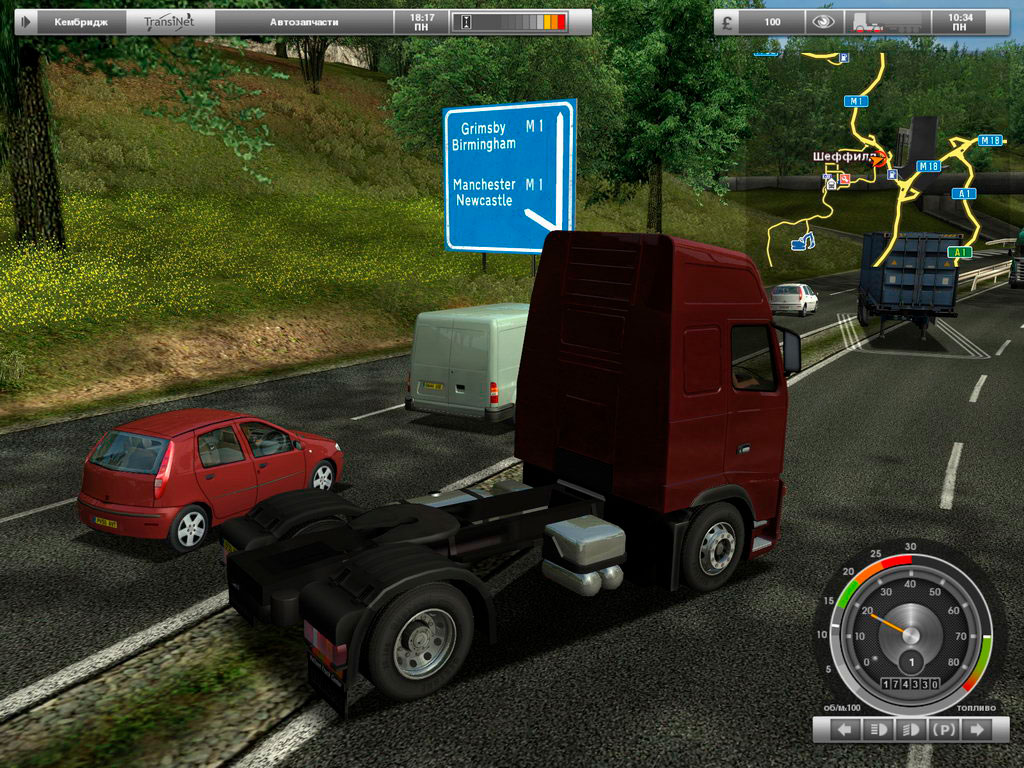The width and height of the screenshot is (1024, 768).
Task: Engage the parking brake button
Action: [943, 731]
